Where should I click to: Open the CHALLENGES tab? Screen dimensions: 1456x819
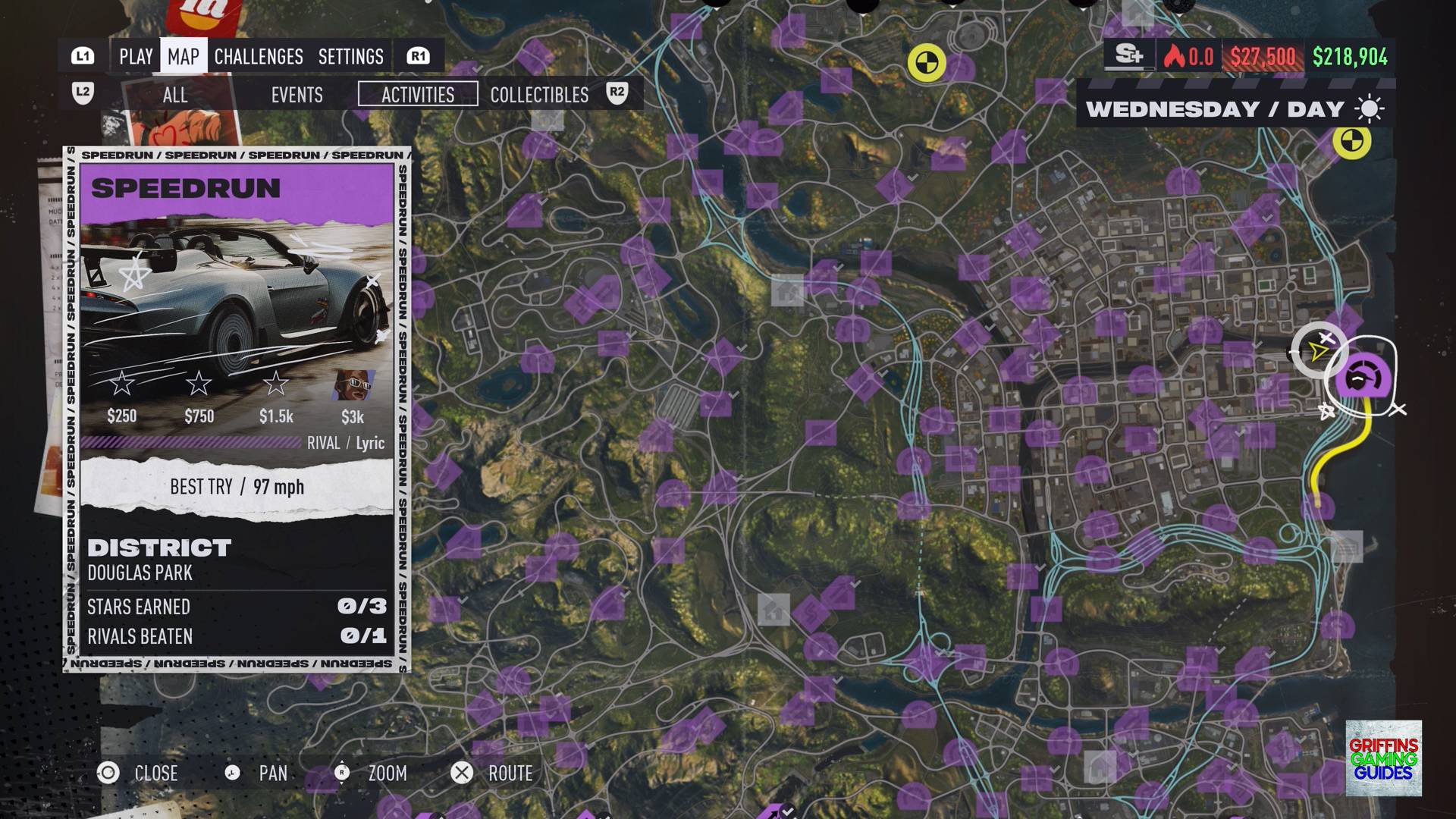259,57
